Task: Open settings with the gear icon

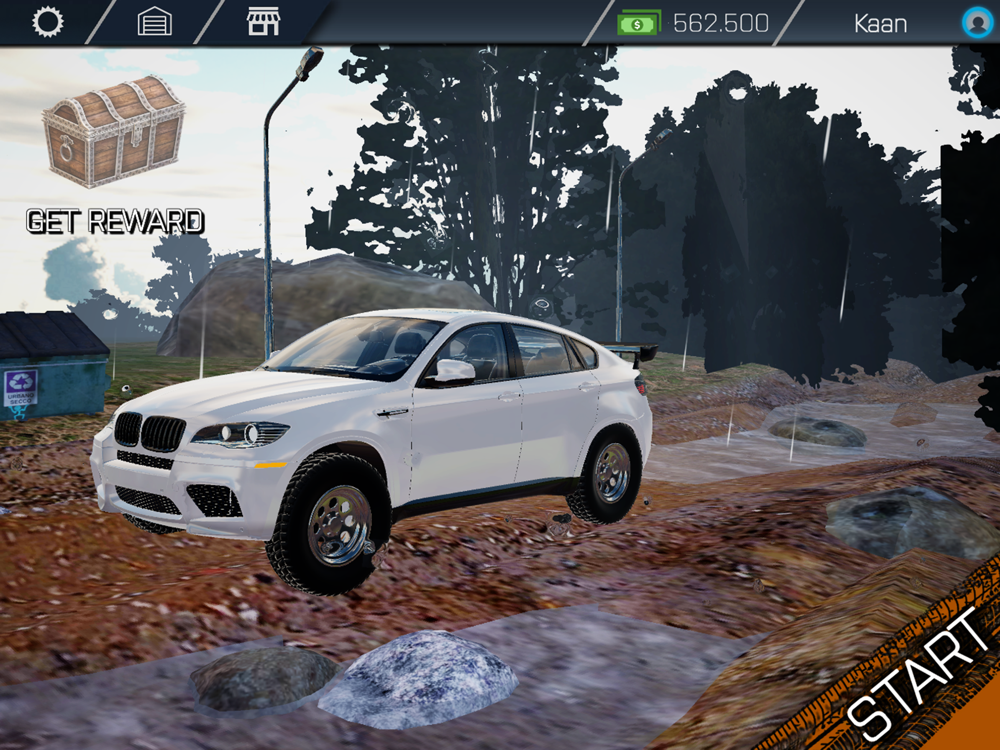Action: point(47,22)
